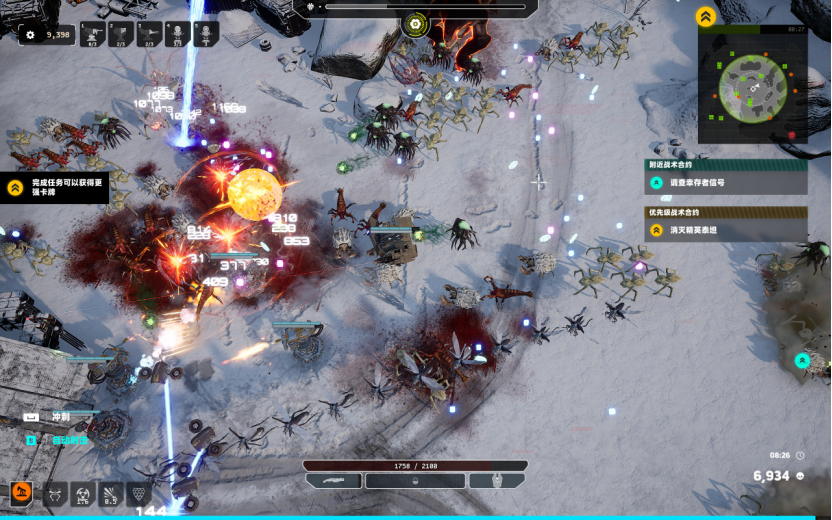Select the 消灭精英泰坦 priority contract
This screenshot has height=520, width=832.
(x=725, y=230)
